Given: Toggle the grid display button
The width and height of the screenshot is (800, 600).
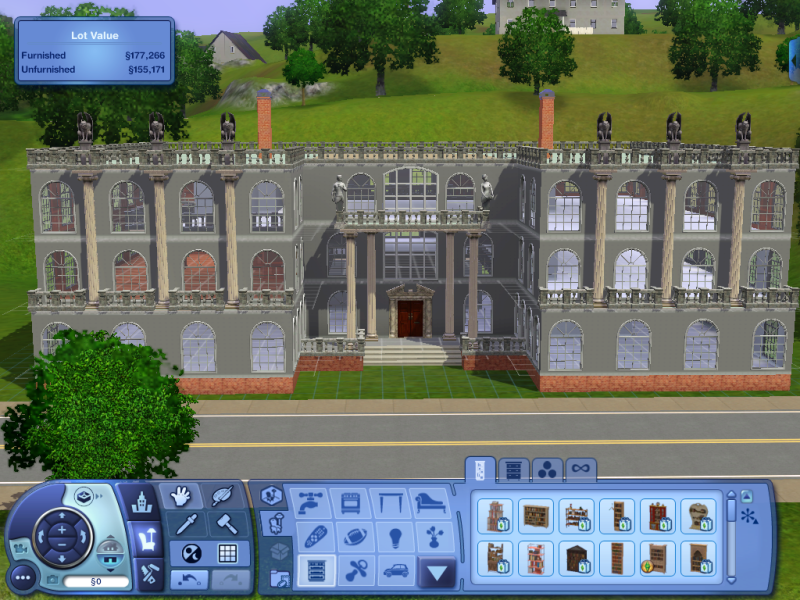Looking at the screenshot, I should pyautogui.click(x=228, y=552).
